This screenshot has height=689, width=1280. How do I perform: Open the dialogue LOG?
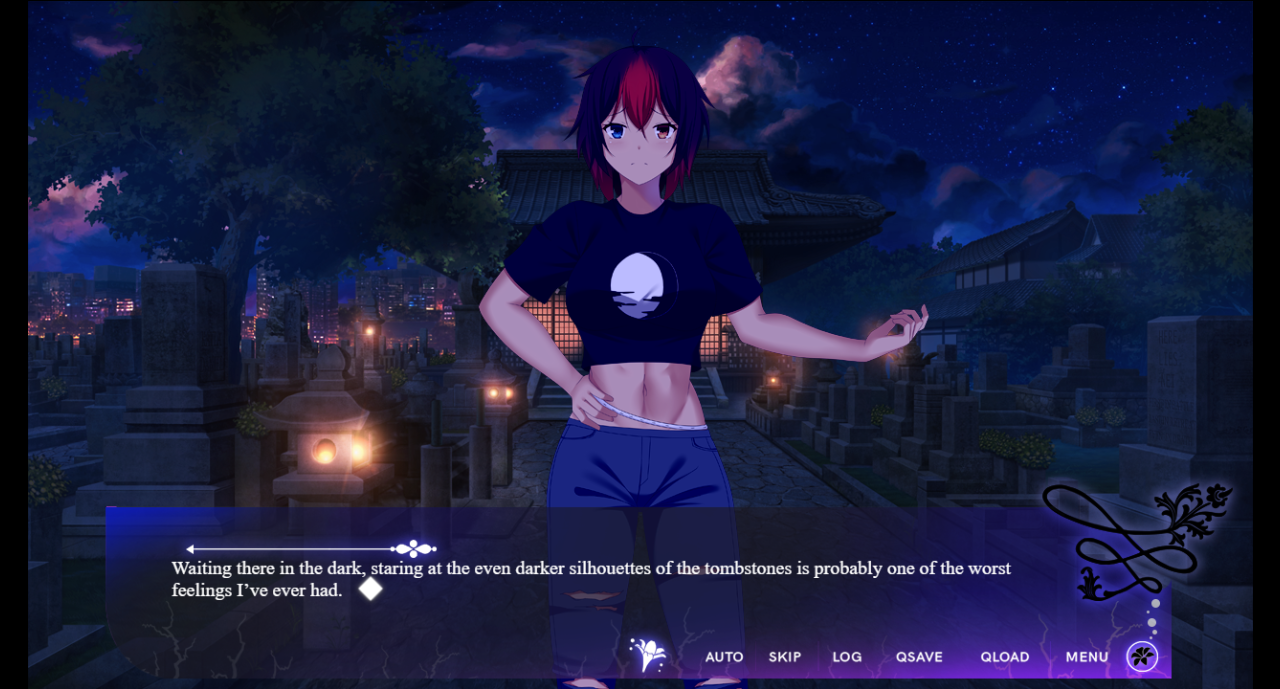point(847,657)
